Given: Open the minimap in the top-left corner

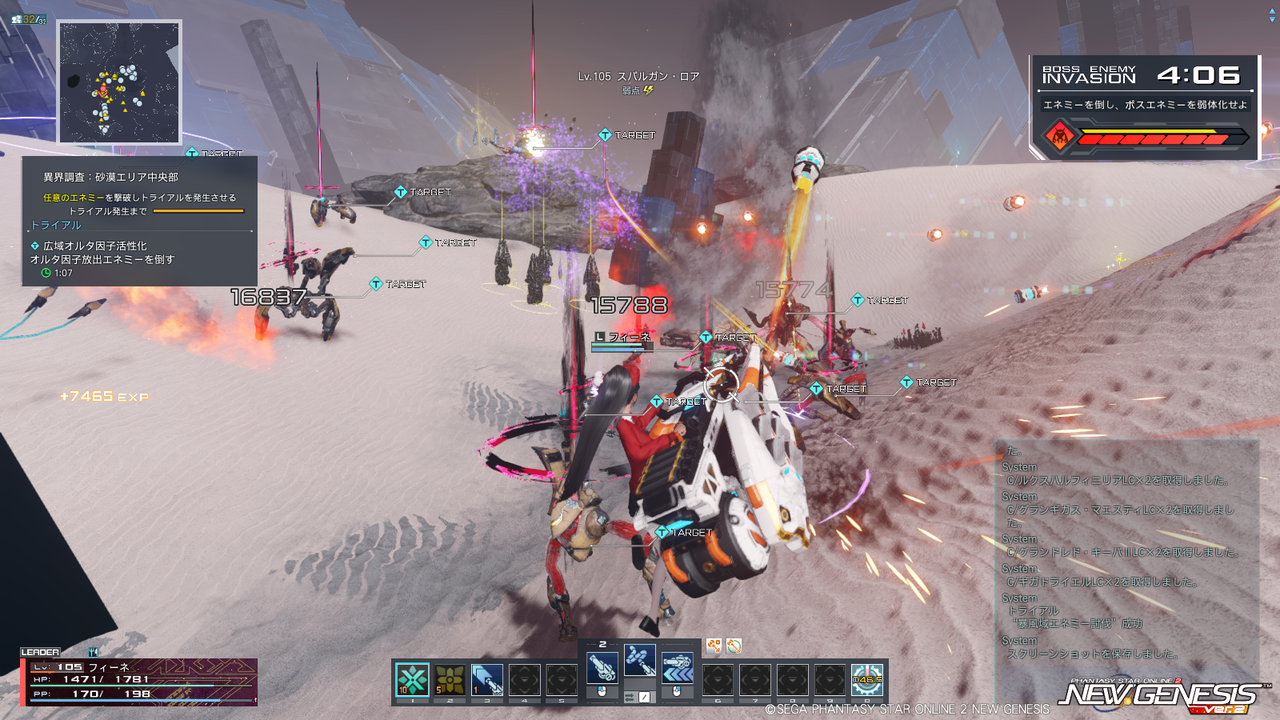Looking at the screenshot, I should 119,82.
